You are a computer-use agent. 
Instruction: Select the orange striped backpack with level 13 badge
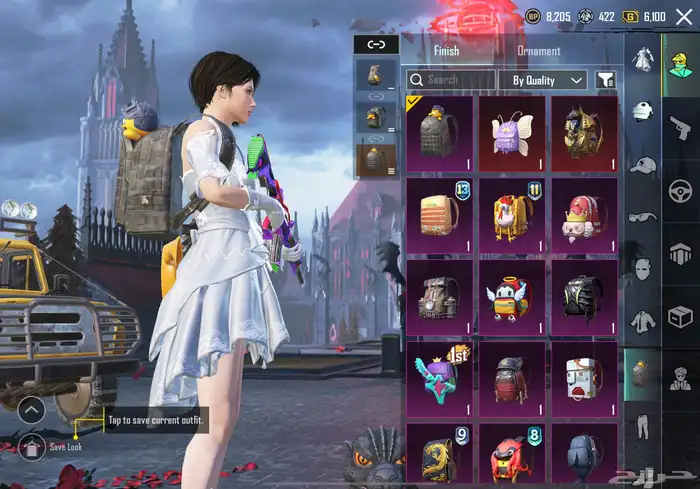(x=439, y=215)
